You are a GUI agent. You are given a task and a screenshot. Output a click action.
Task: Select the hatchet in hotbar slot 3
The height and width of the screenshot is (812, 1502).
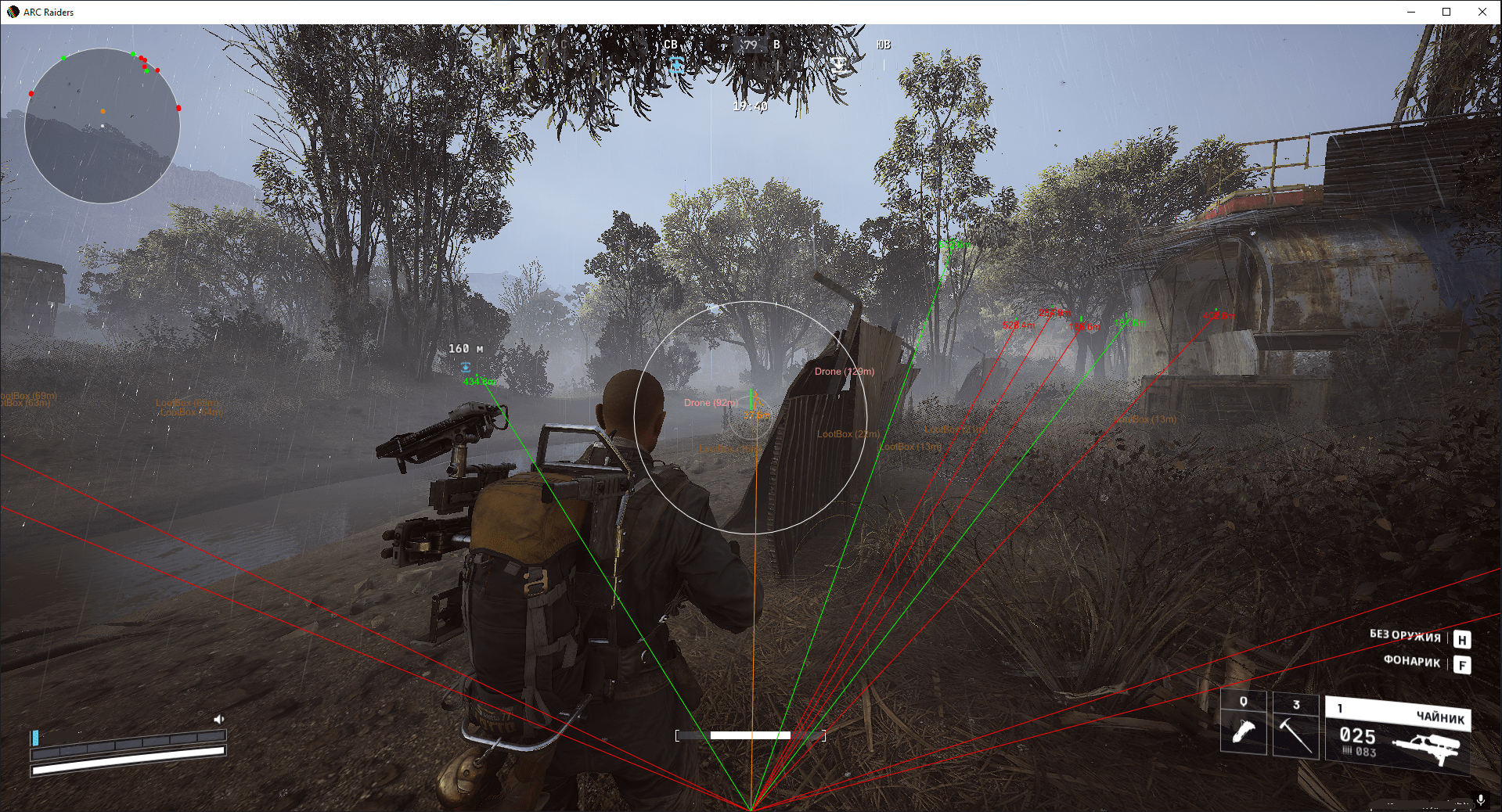pyautogui.click(x=1295, y=728)
